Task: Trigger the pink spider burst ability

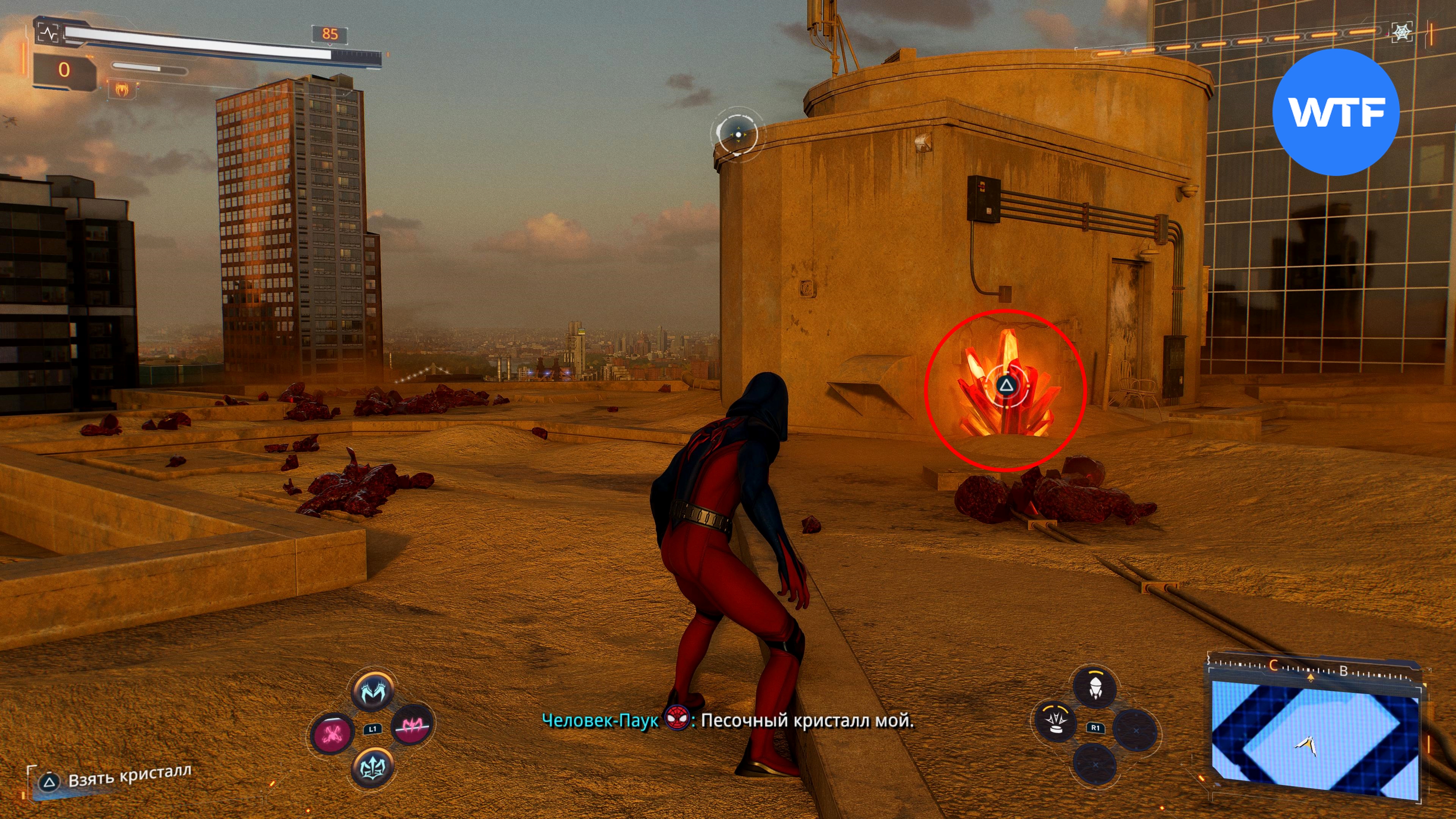Action: pyautogui.click(x=334, y=733)
